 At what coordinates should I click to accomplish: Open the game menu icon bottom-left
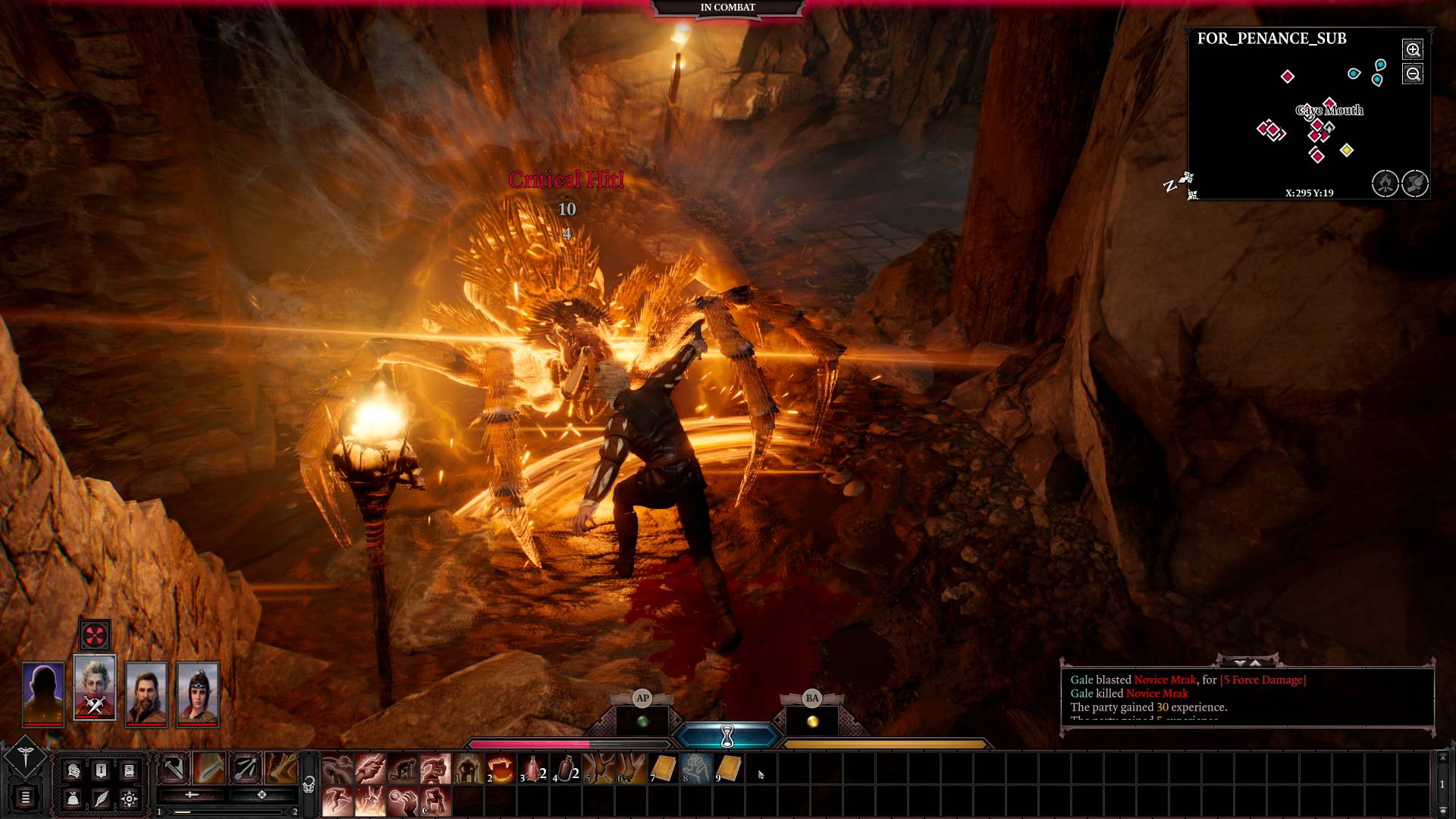25,798
